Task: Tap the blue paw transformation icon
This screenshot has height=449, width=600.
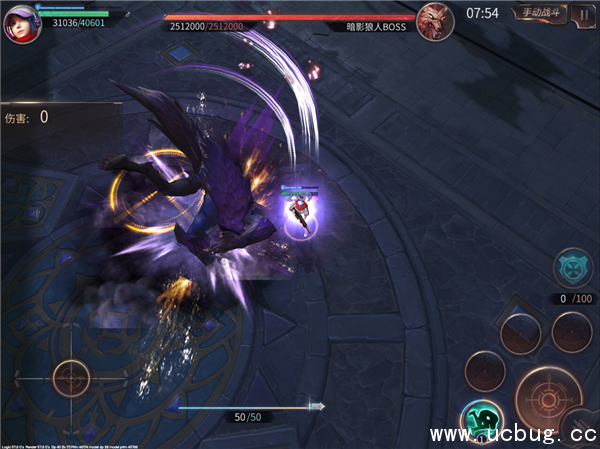Action: point(574,267)
